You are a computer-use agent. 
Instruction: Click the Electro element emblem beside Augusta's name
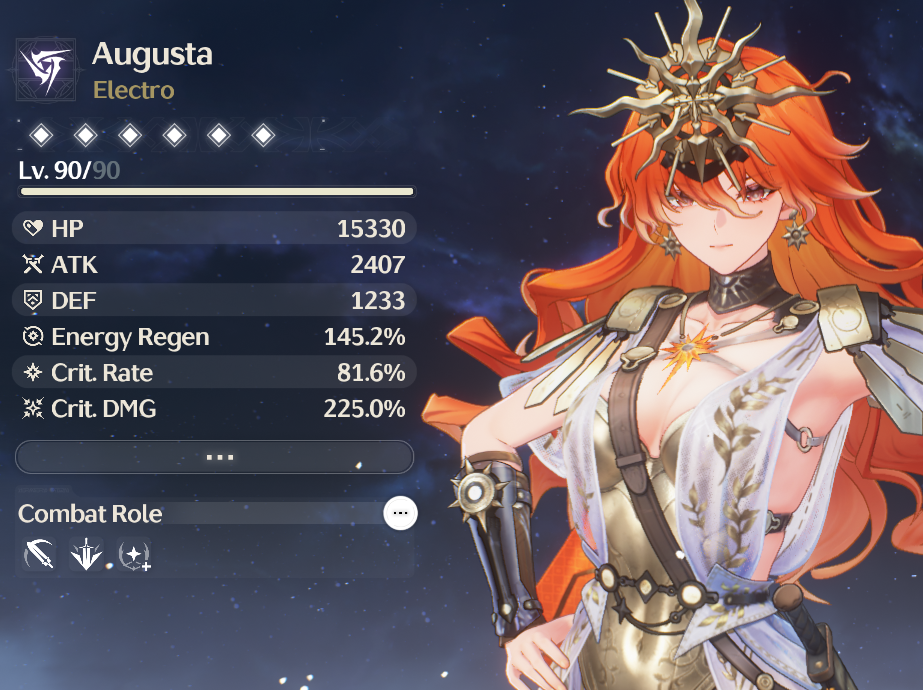pos(46,69)
